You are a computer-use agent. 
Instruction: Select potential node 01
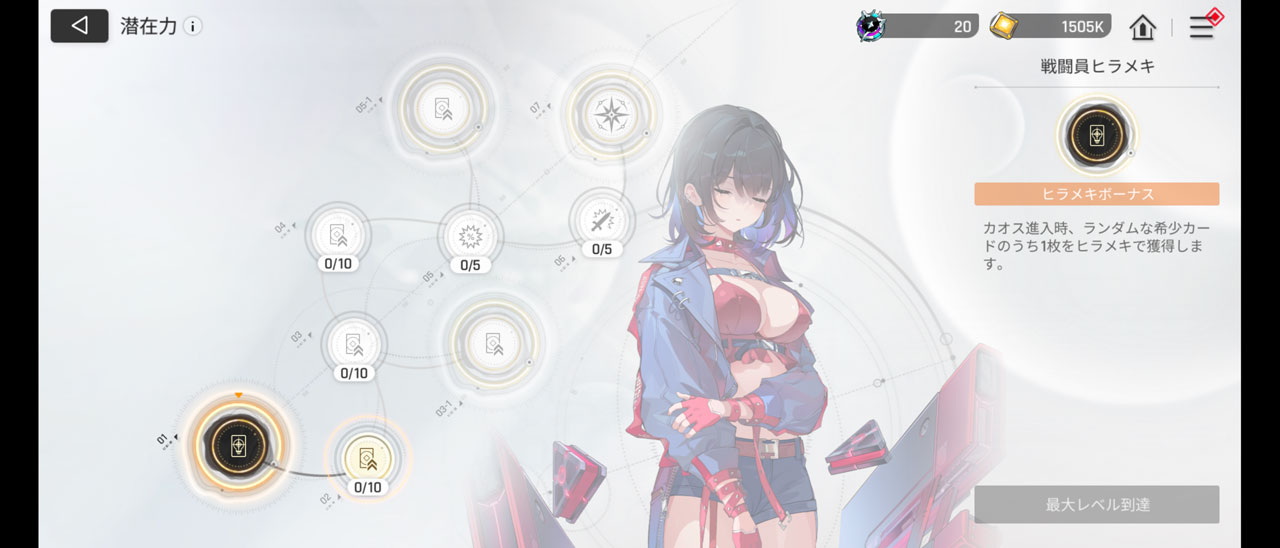pos(238,446)
